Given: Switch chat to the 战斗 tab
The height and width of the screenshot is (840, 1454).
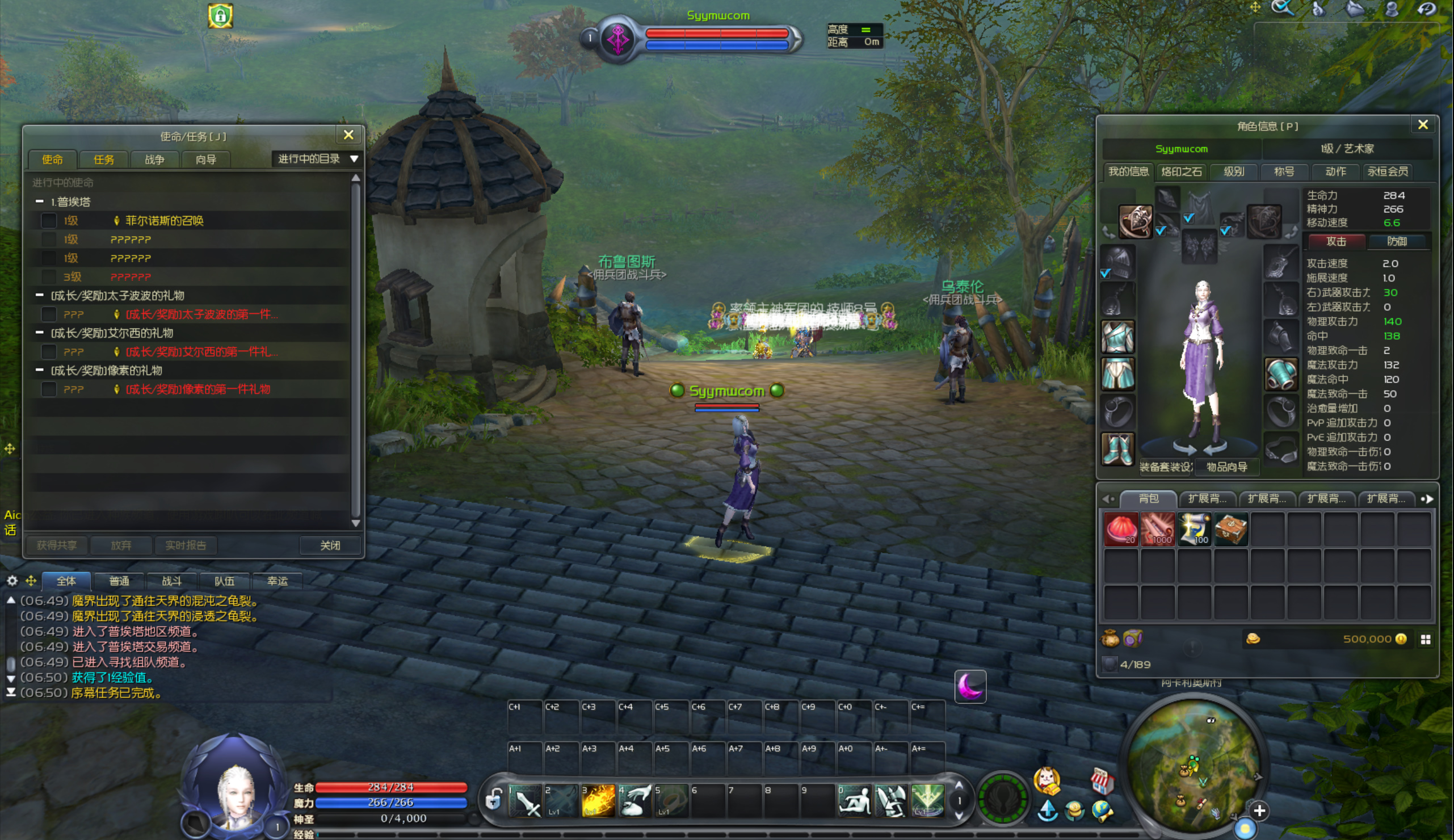Looking at the screenshot, I should tap(171, 581).
